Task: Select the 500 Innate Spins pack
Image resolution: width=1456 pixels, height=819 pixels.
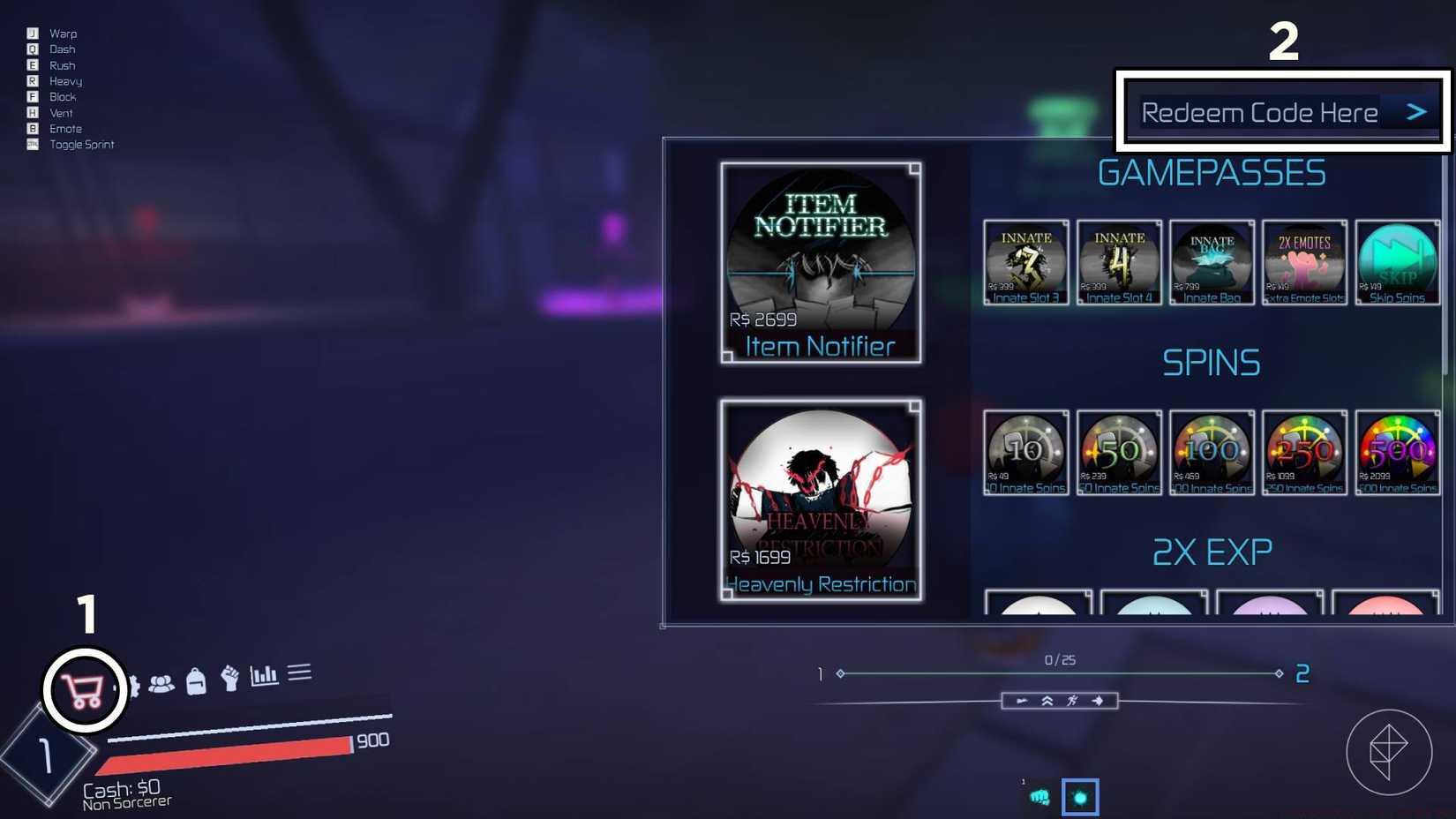Action: click(1397, 452)
